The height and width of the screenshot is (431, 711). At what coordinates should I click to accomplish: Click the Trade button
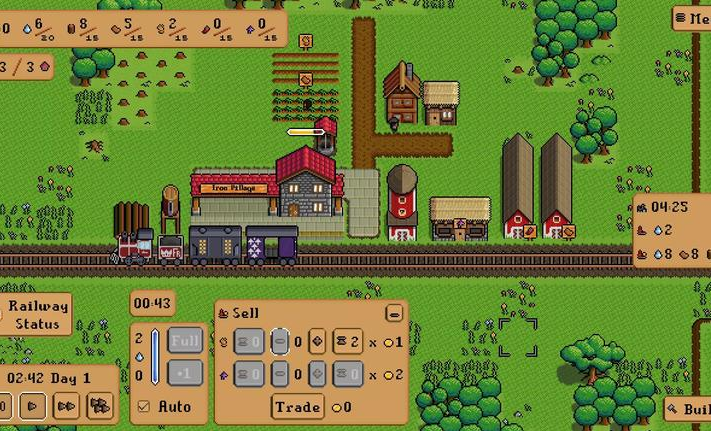[297, 406]
